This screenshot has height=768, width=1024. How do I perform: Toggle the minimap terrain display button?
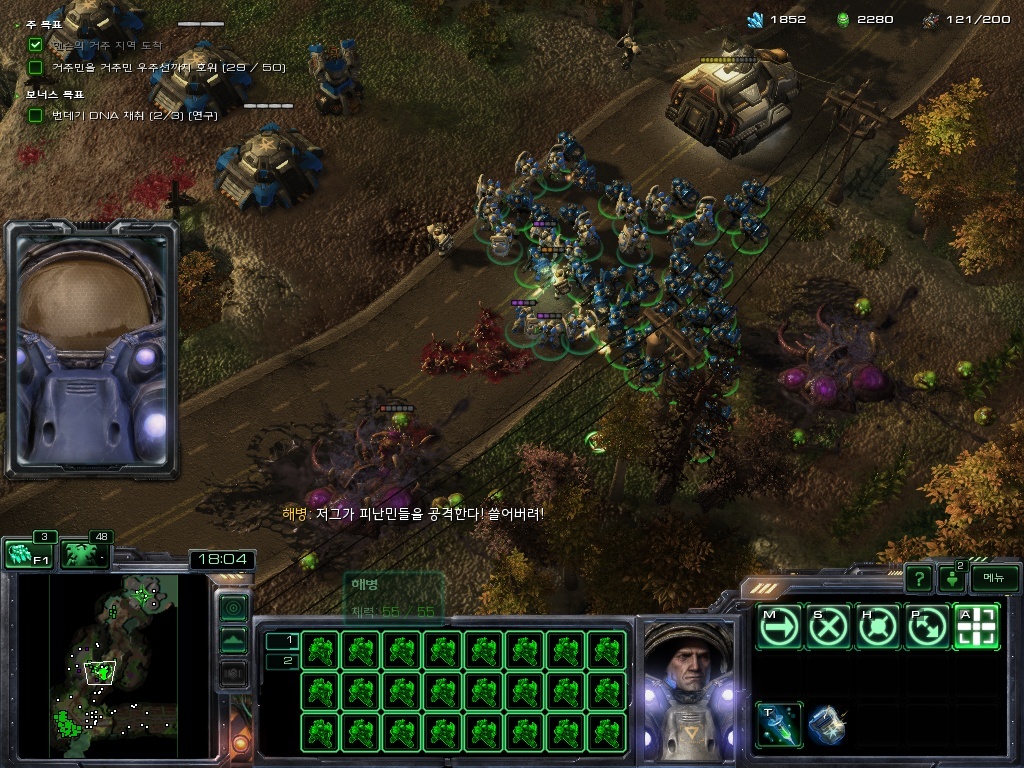click(234, 640)
